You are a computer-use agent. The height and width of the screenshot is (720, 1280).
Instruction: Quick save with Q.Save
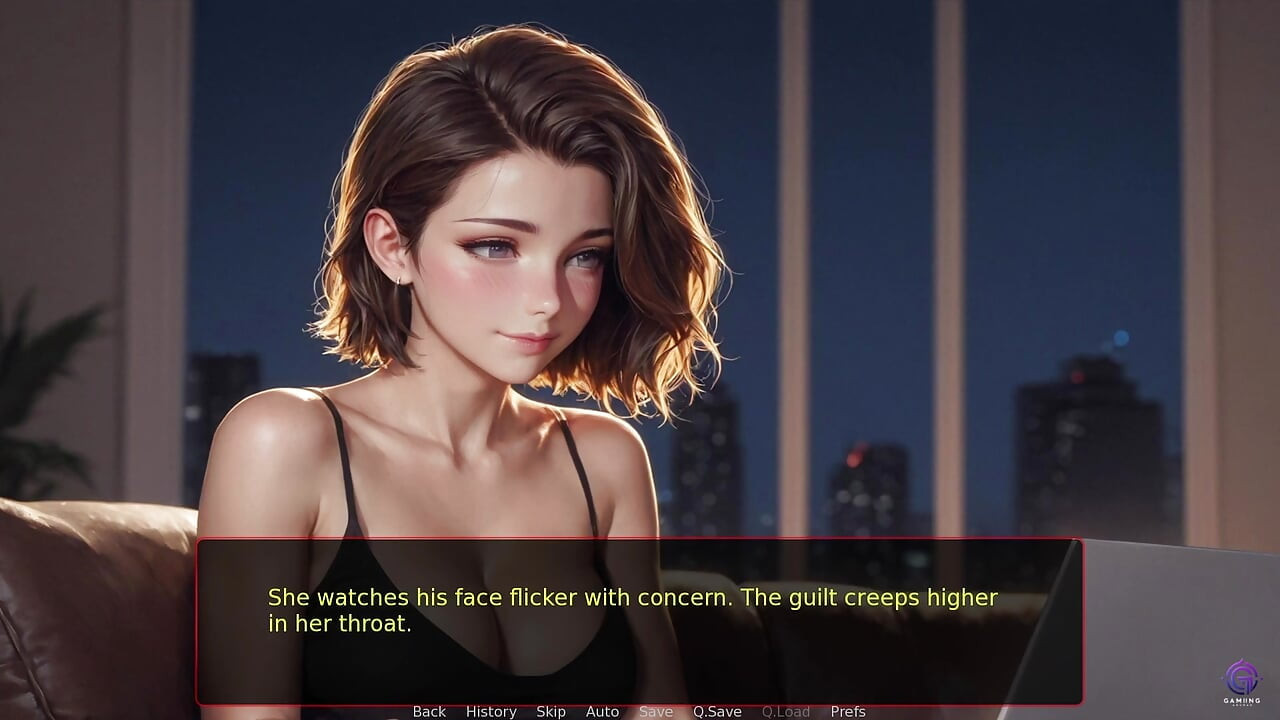[717, 711]
